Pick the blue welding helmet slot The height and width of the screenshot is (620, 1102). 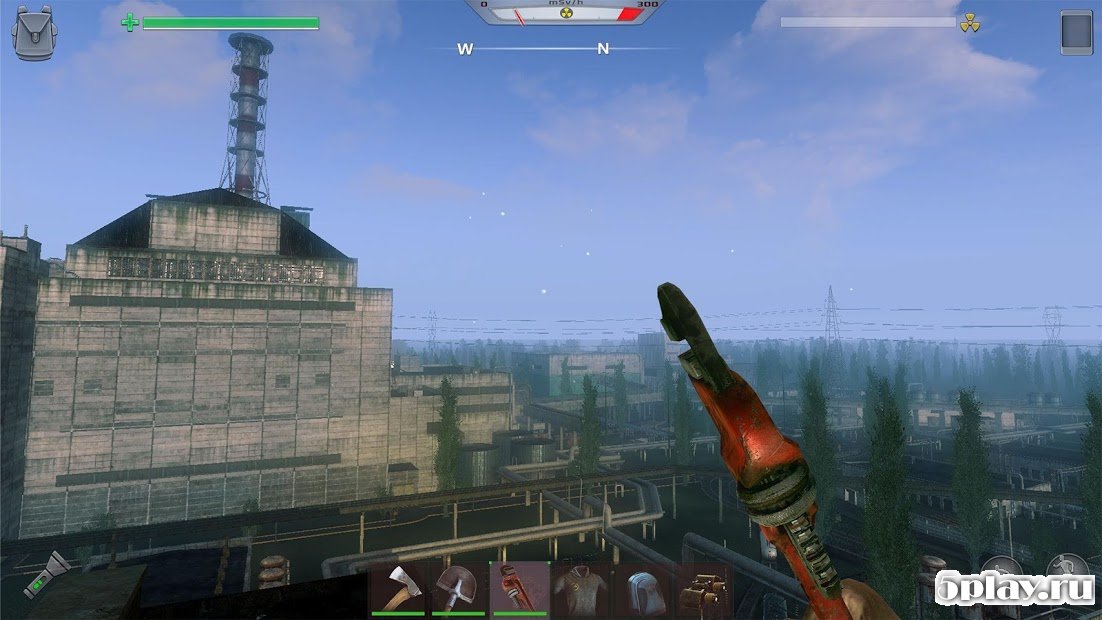click(x=641, y=588)
